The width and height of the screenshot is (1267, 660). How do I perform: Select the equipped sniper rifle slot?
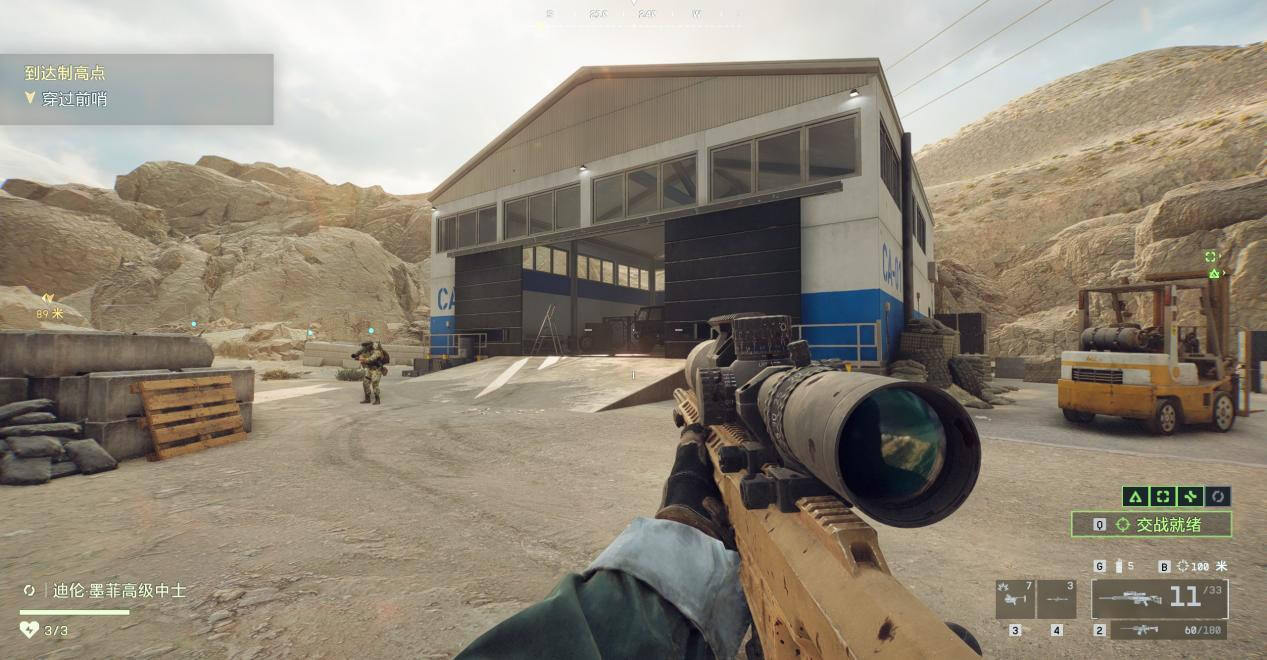[1159, 598]
